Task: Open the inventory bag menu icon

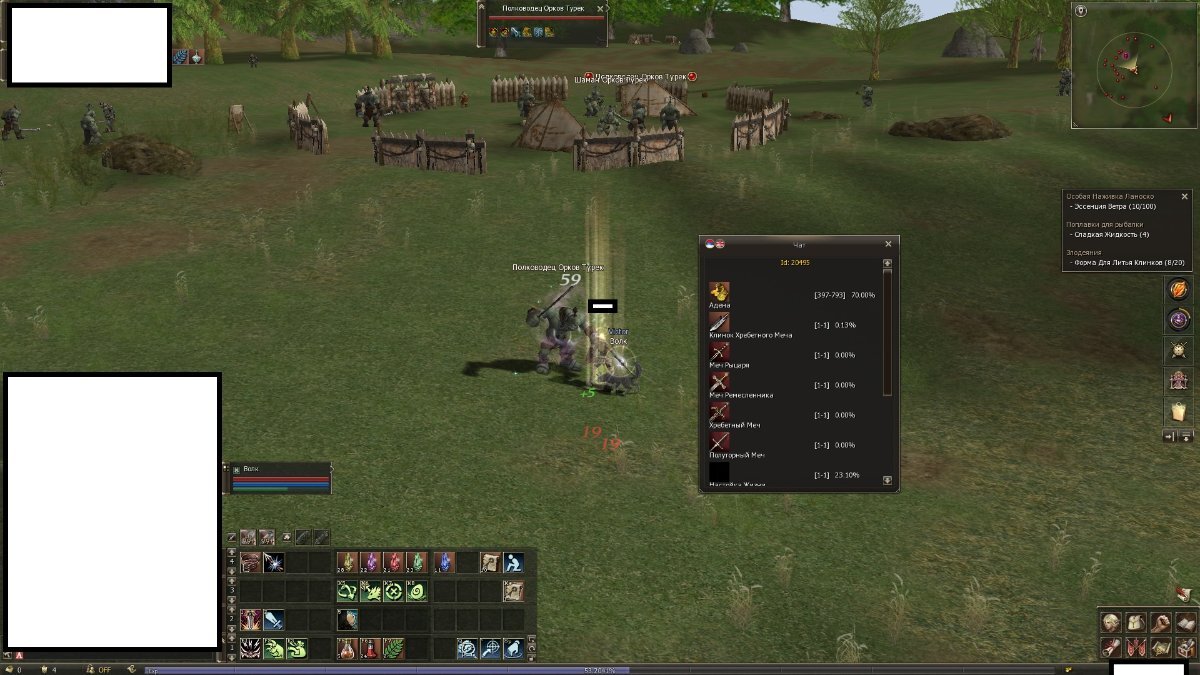Action: [x=1134, y=622]
